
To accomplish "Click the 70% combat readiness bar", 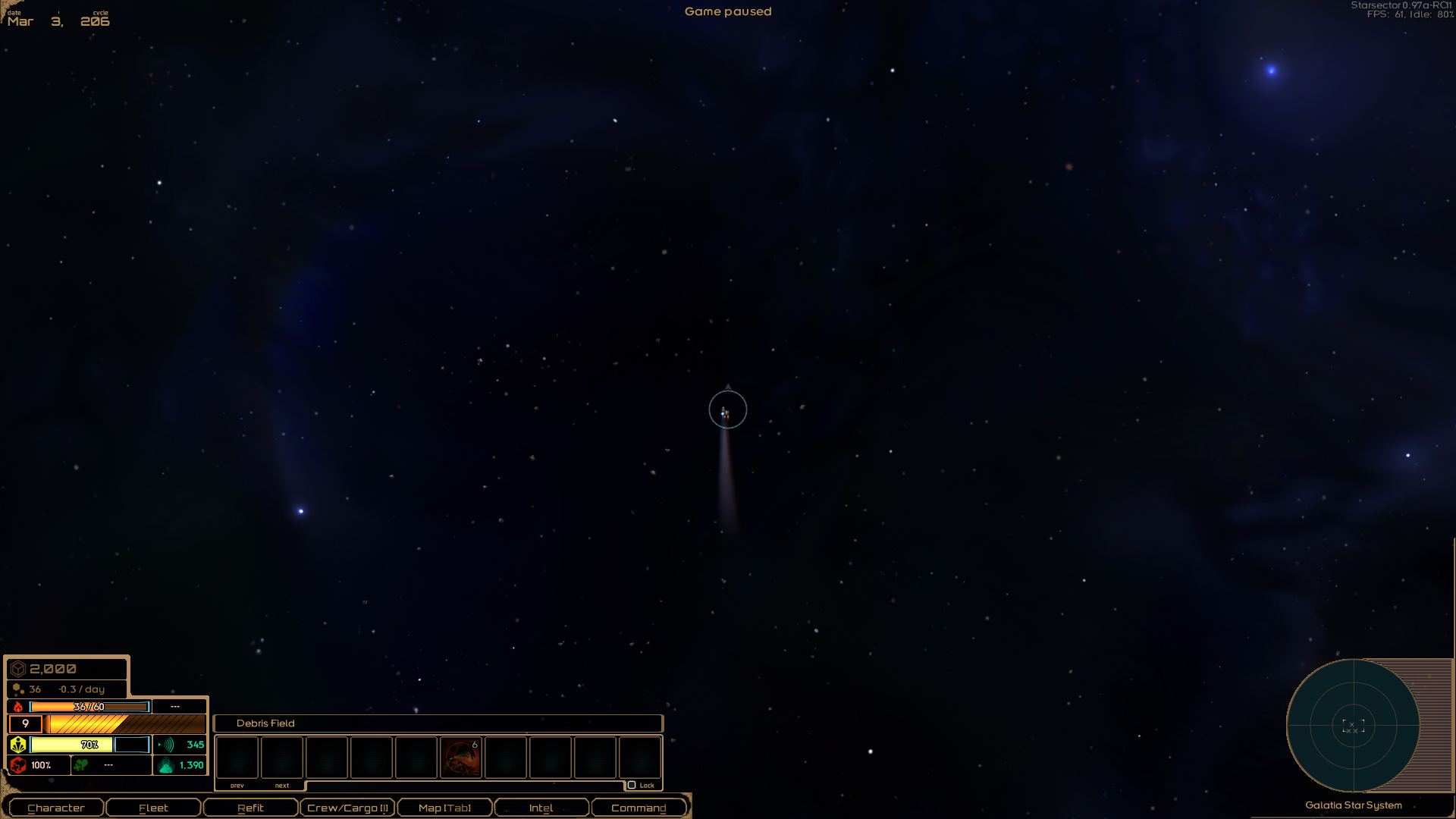I will coord(89,745).
